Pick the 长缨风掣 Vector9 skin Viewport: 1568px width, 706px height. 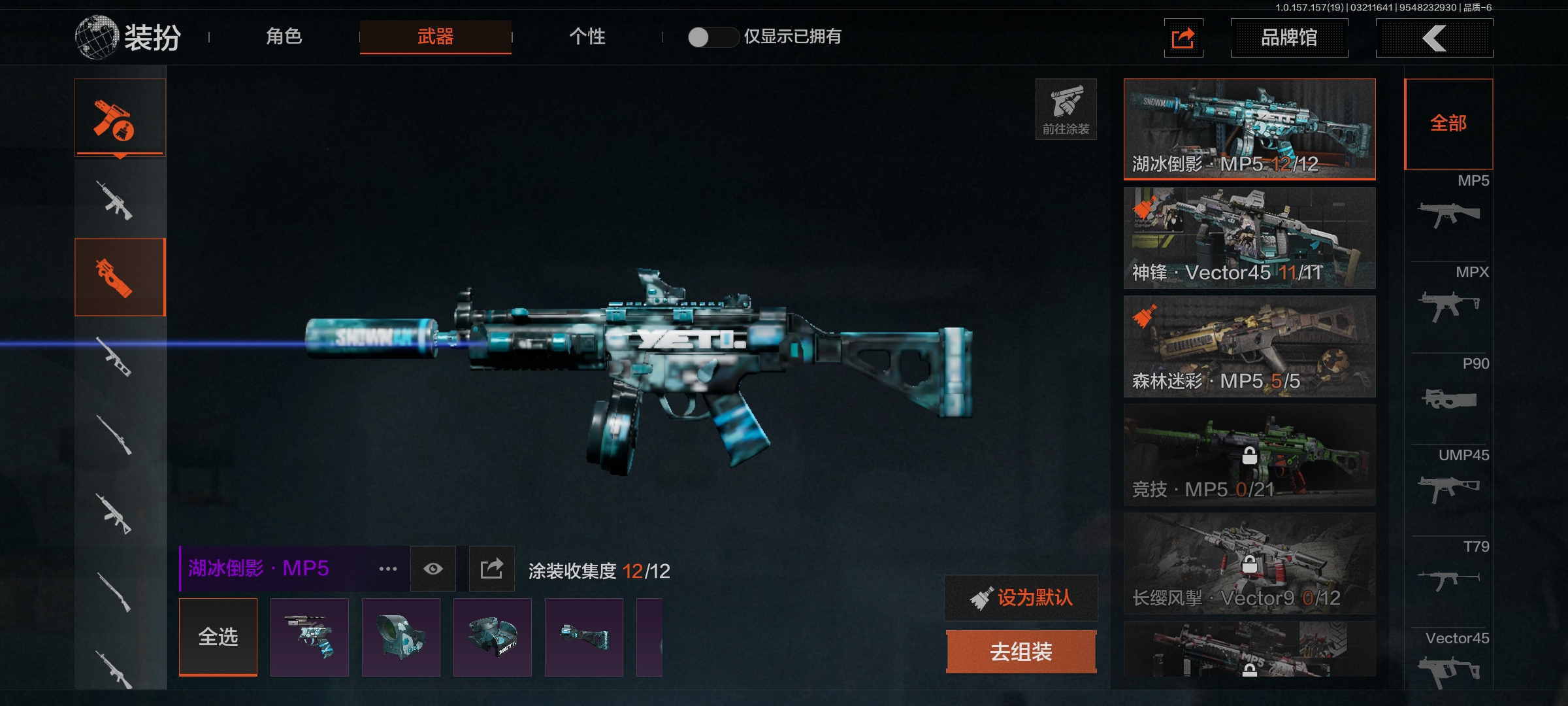[1249, 563]
